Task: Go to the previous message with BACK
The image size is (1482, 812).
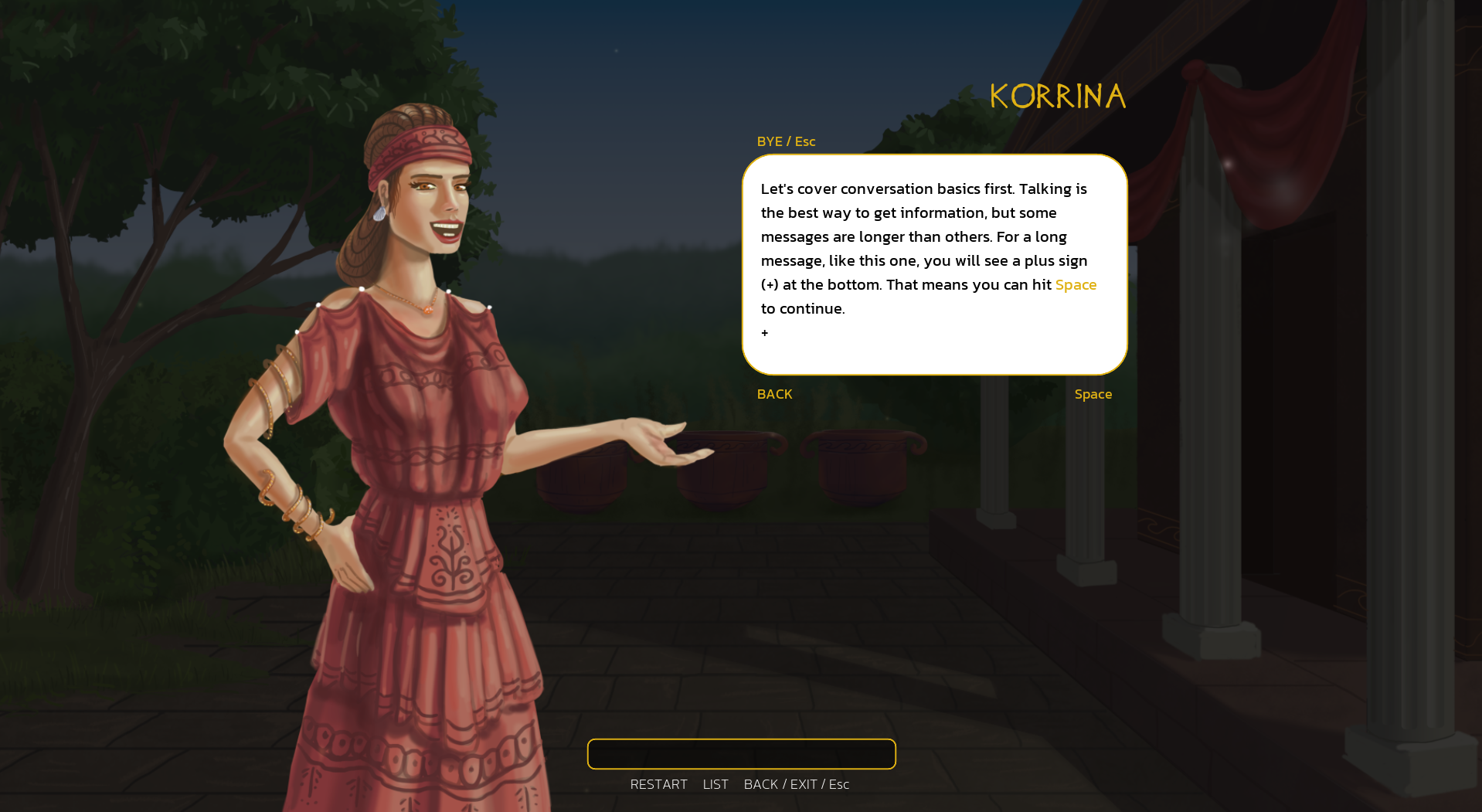Action: [x=774, y=394]
